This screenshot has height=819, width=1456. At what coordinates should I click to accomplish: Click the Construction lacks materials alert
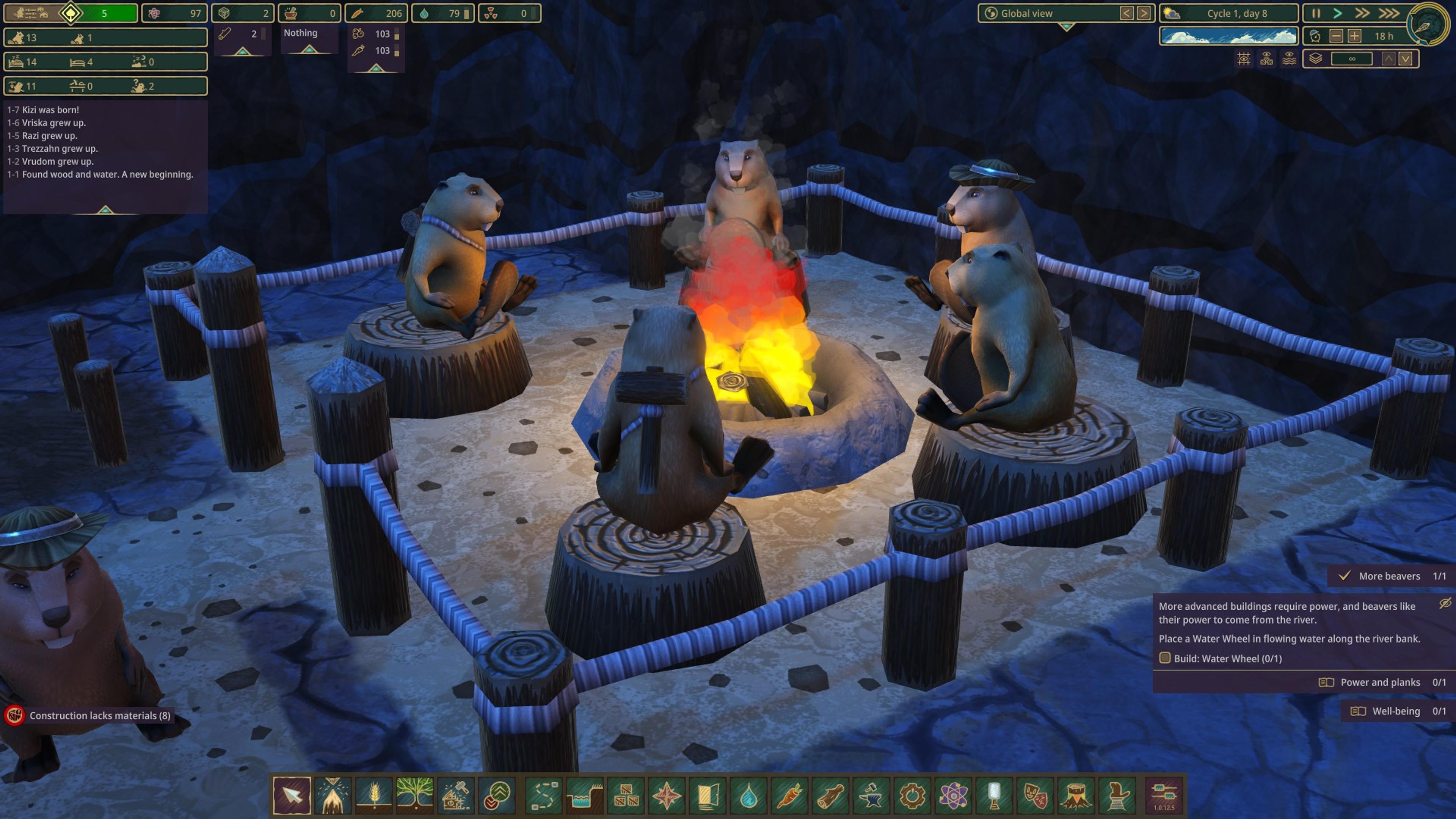tap(99, 715)
